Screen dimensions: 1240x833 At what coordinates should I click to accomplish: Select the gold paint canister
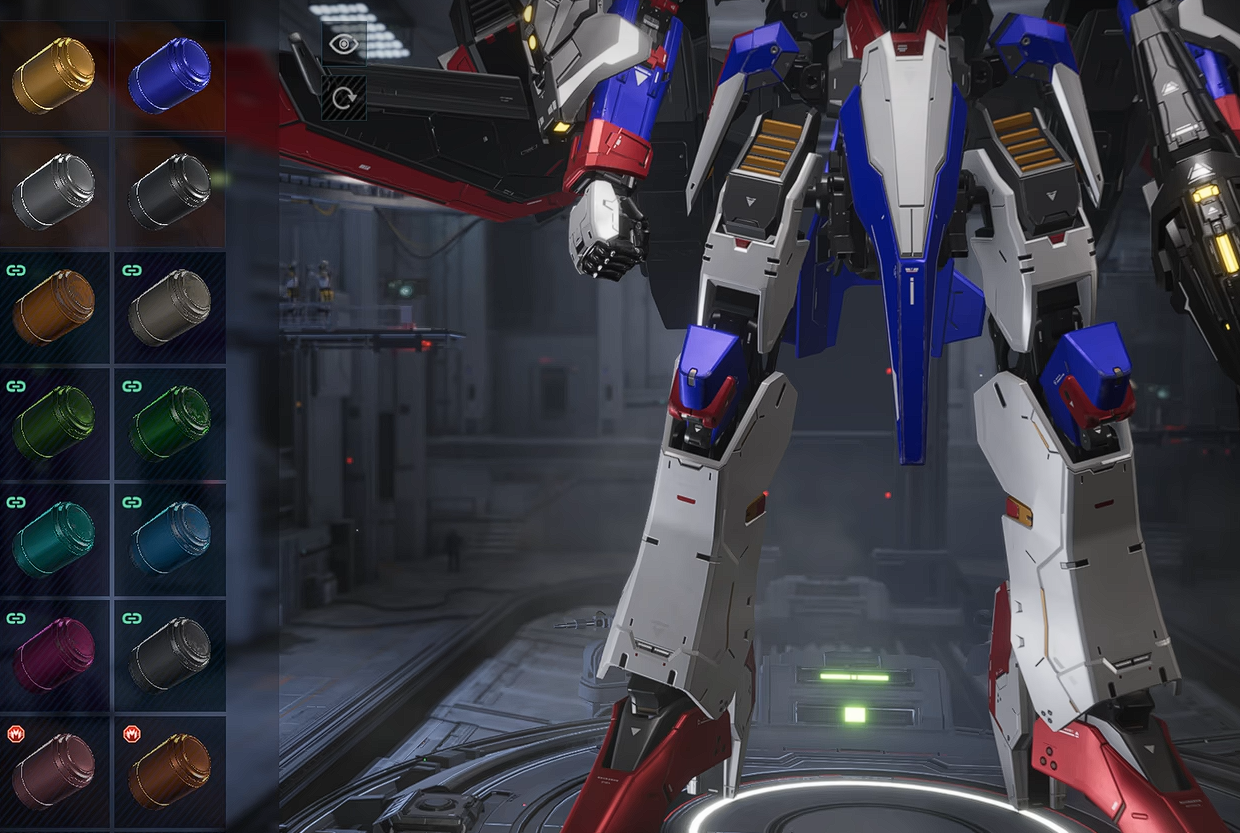(x=54, y=75)
